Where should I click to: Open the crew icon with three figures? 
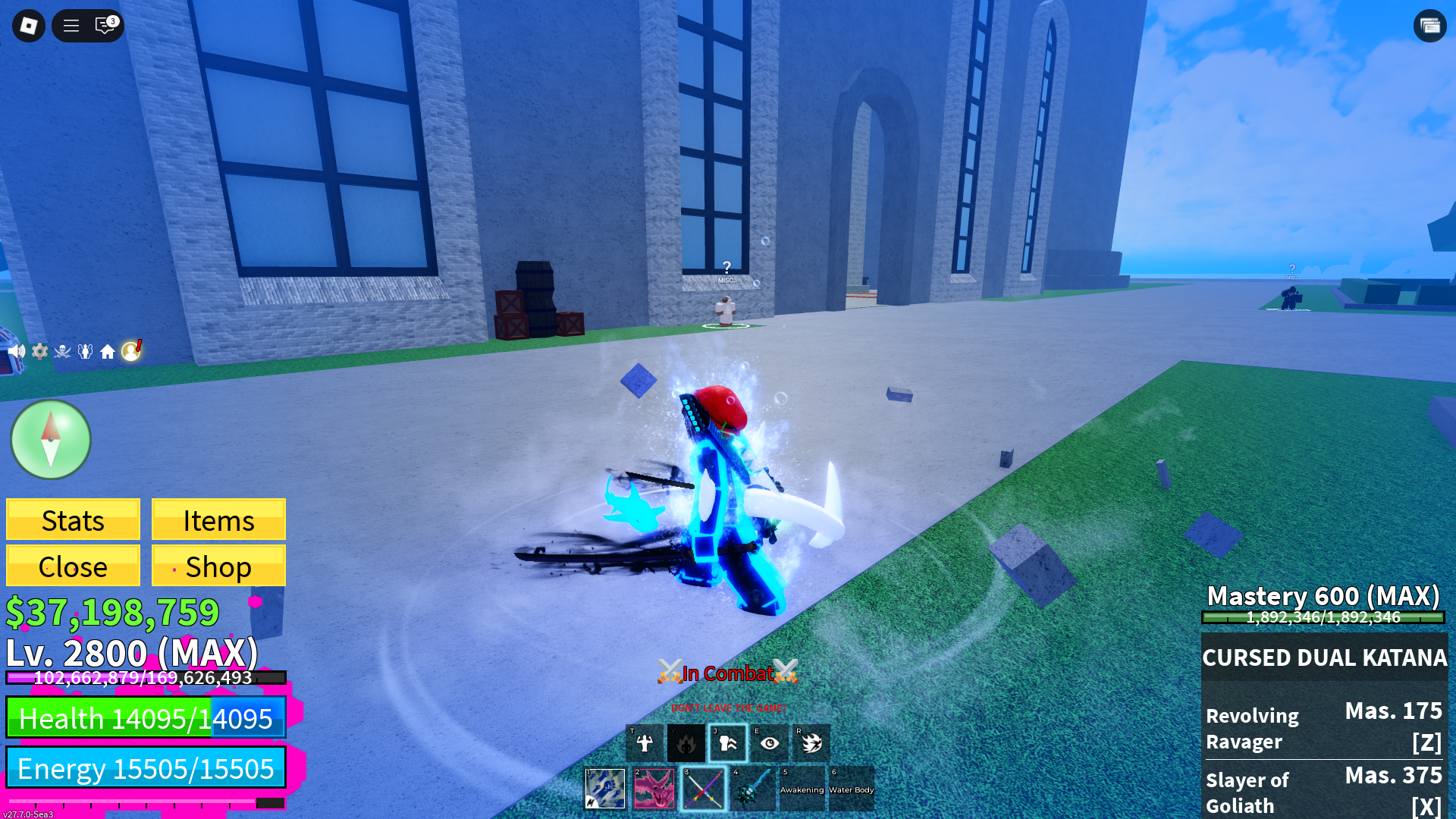(85, 352)
